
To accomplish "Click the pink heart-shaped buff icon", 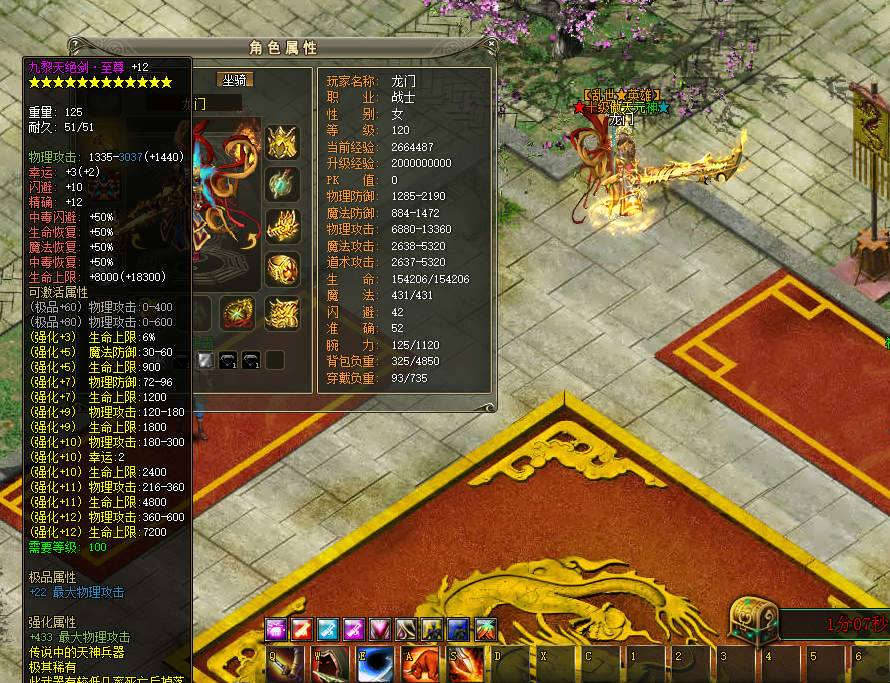I will (x=380, y=629).
